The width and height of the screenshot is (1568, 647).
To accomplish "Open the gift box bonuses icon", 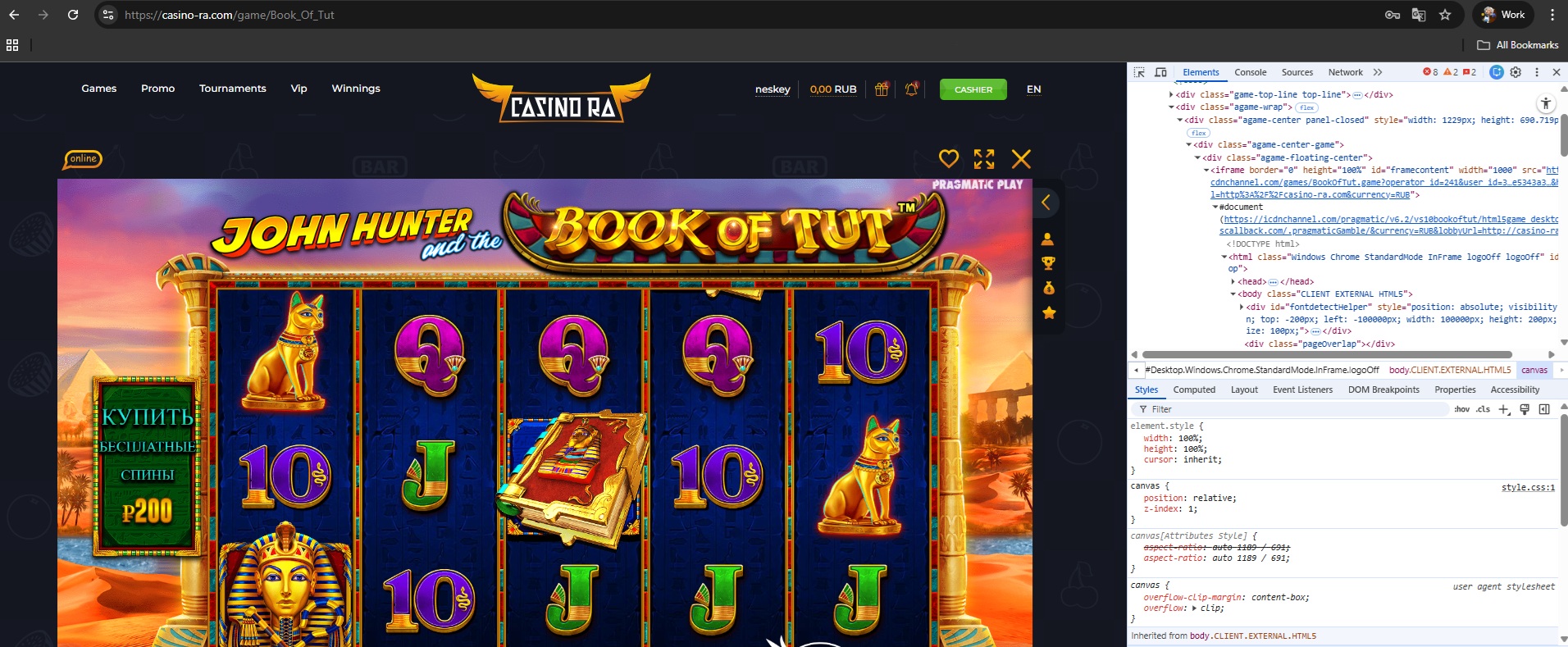I will click(882, 89).
